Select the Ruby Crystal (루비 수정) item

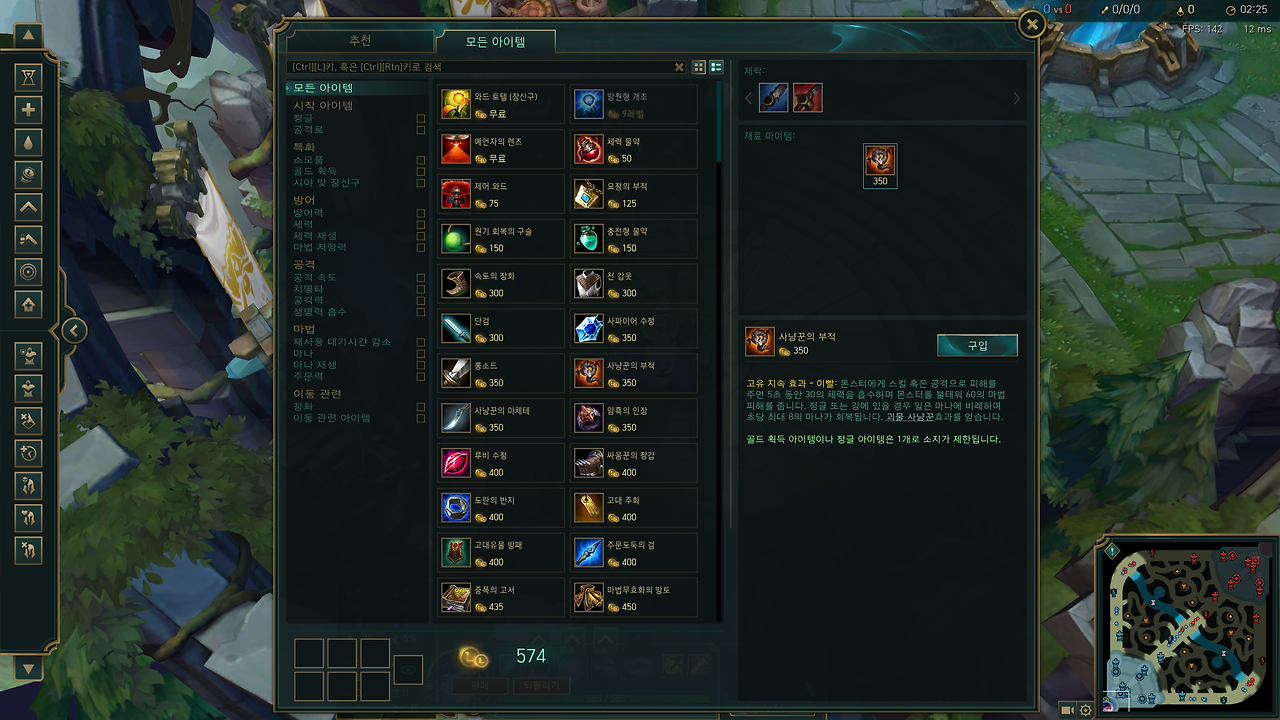coord(500,462)
